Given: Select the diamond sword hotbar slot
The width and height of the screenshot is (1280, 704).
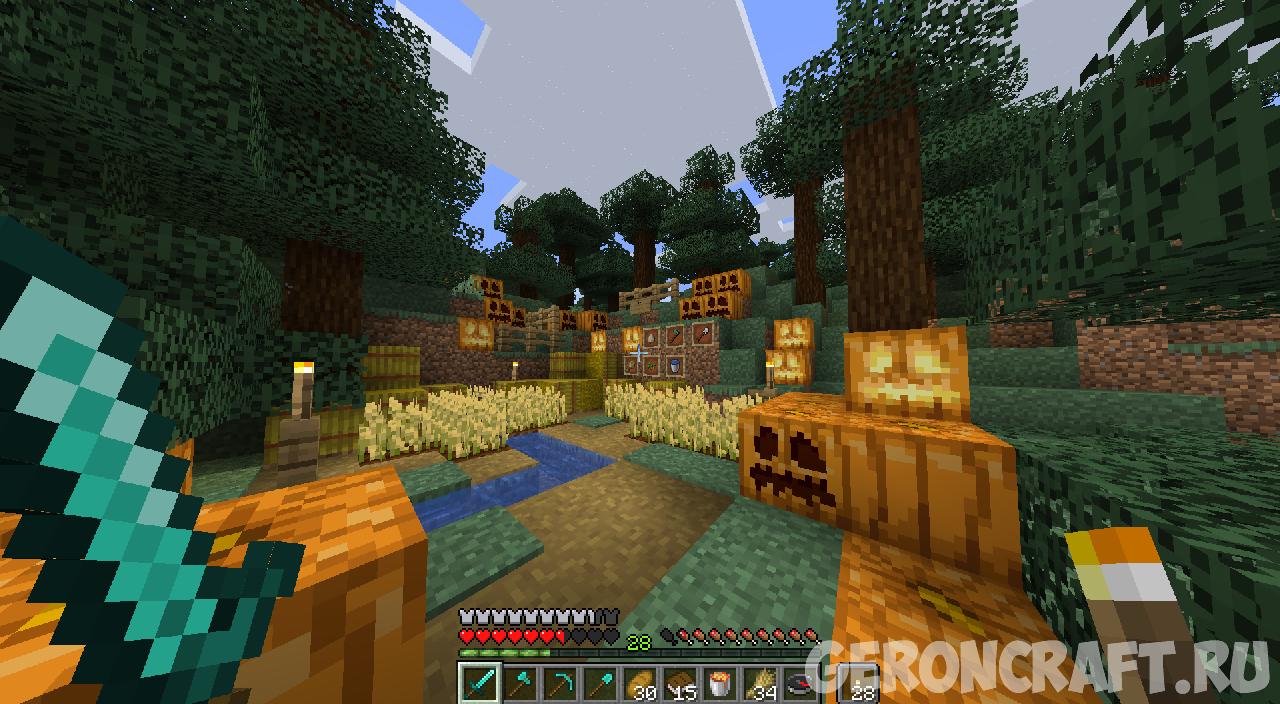Looking at the screenshot, I should click(478, 683).
